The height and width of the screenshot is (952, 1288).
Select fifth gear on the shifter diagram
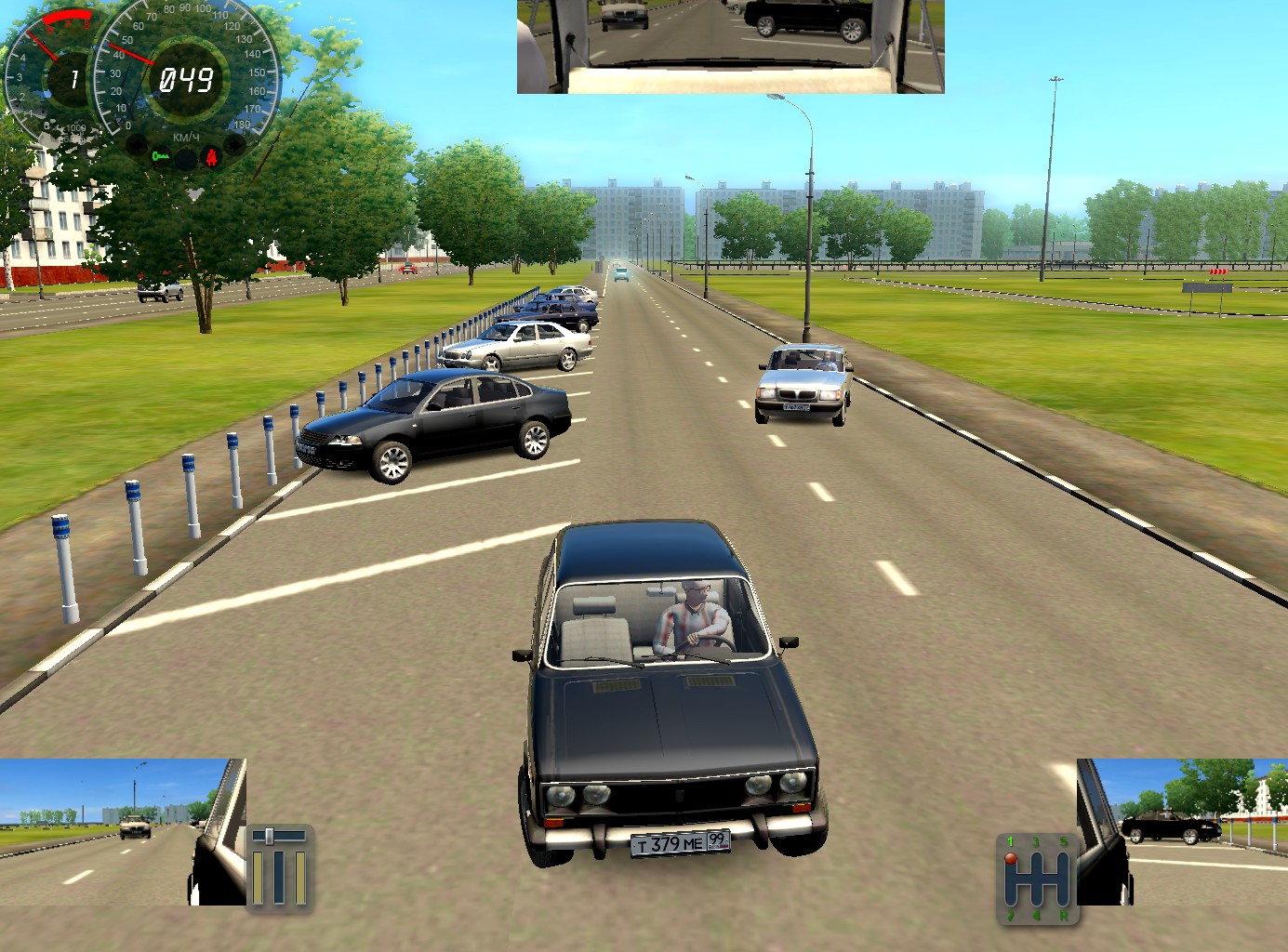(x=1065, y=842)
